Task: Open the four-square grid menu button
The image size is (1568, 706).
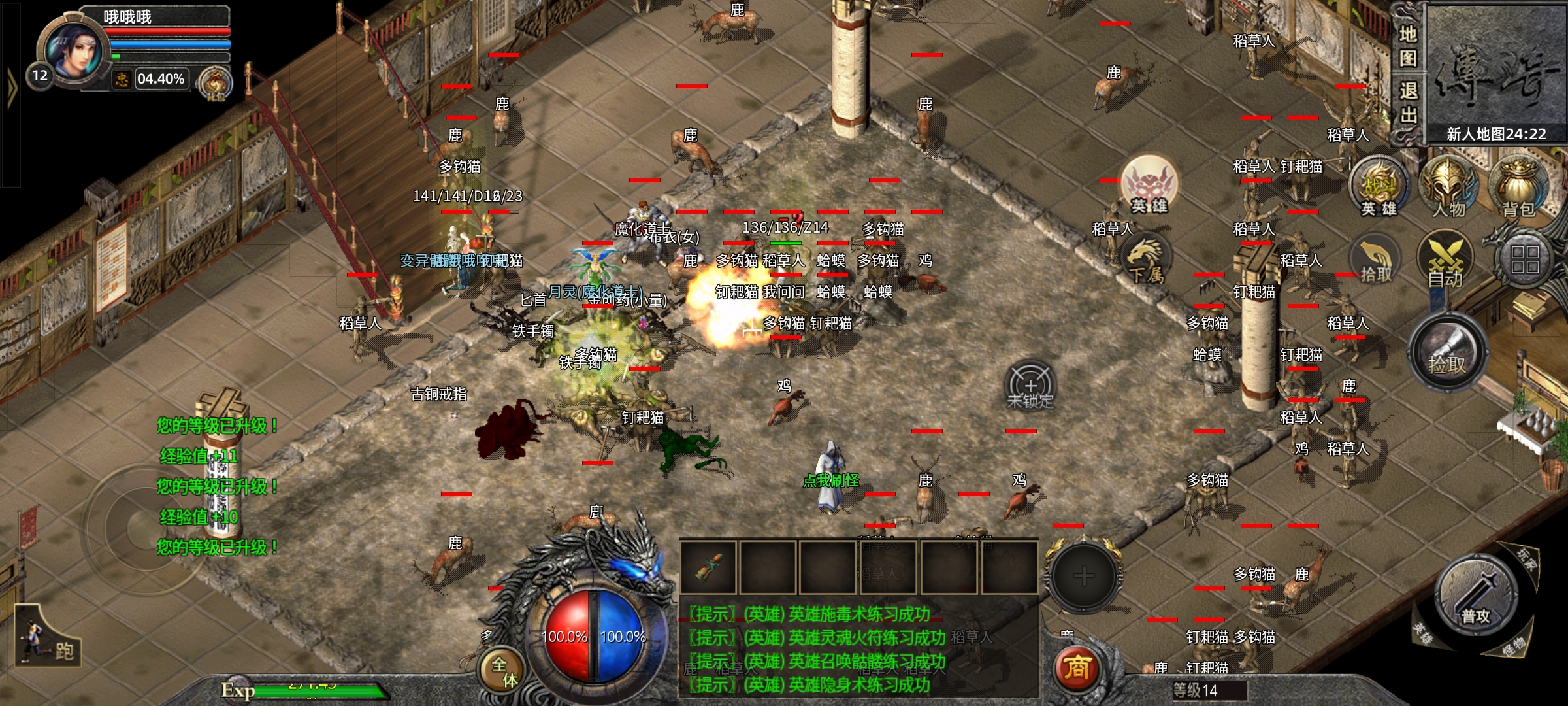Action: [1524, 260]
